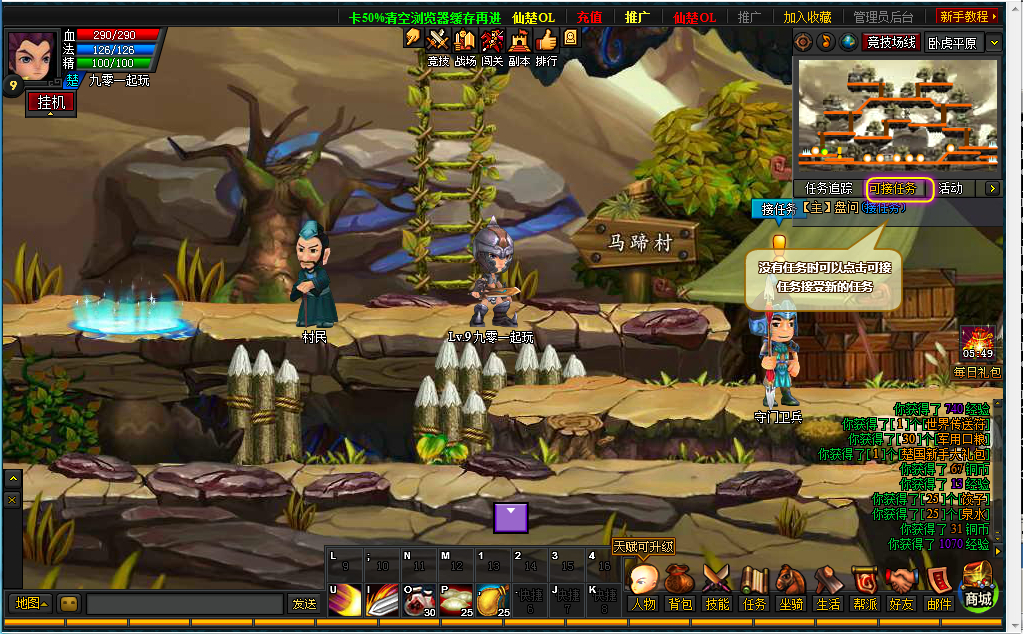1023x634 pixels.
Task: Switch to the 任务追踪 quest tracking tab
Action: tap(829, 188)
